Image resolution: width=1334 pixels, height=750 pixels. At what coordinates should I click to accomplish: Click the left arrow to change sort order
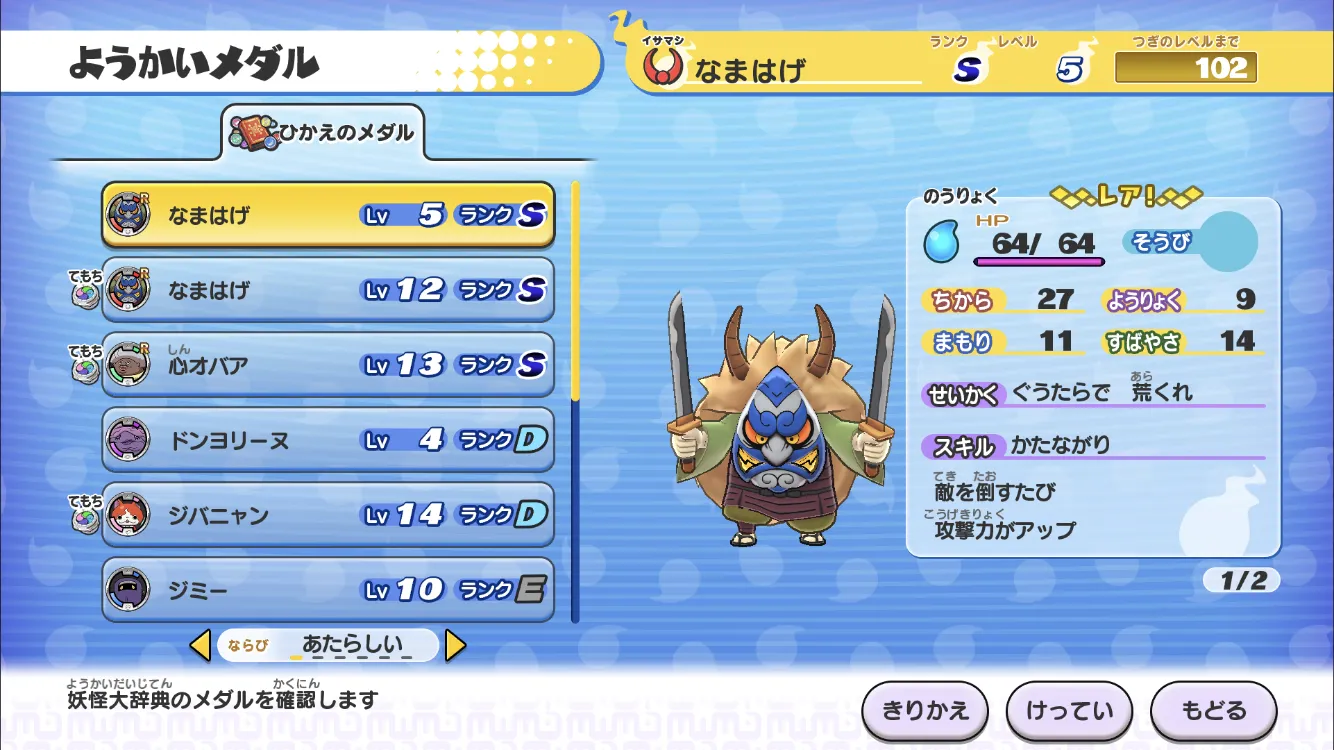(200, 645)
